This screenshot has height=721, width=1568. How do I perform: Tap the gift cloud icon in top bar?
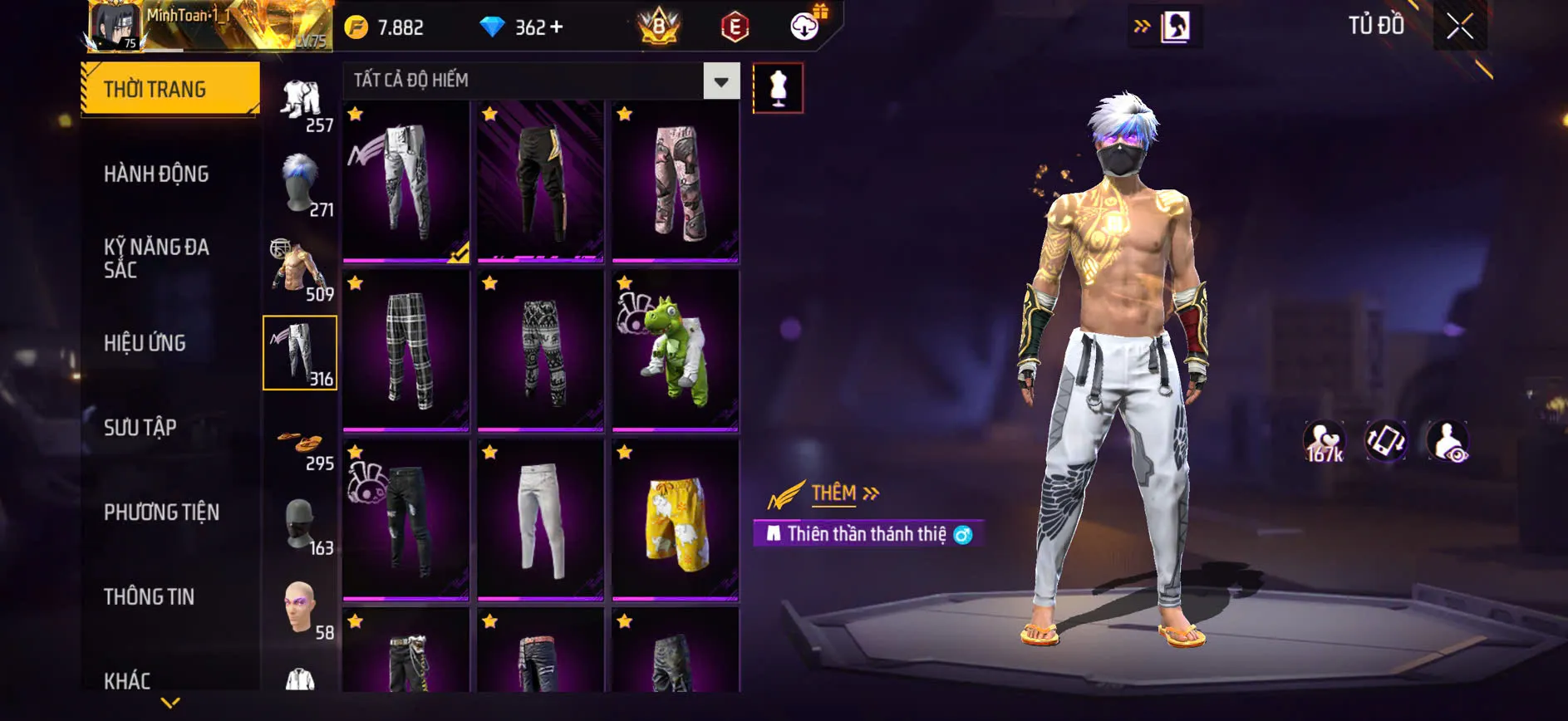coord(803,25)
